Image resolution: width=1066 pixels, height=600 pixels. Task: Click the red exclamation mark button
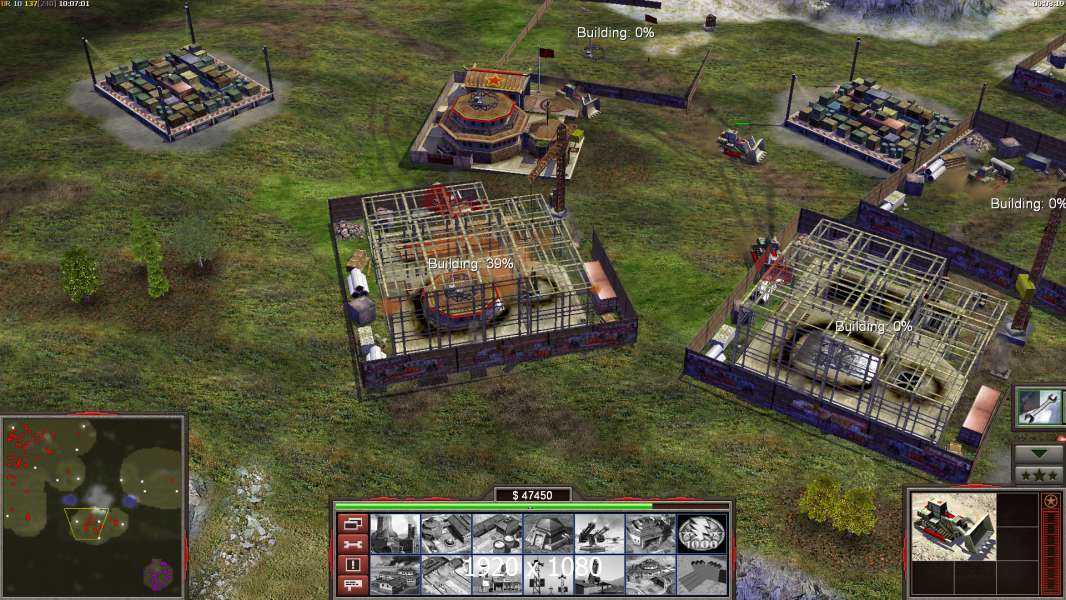[x=352, y=565]
